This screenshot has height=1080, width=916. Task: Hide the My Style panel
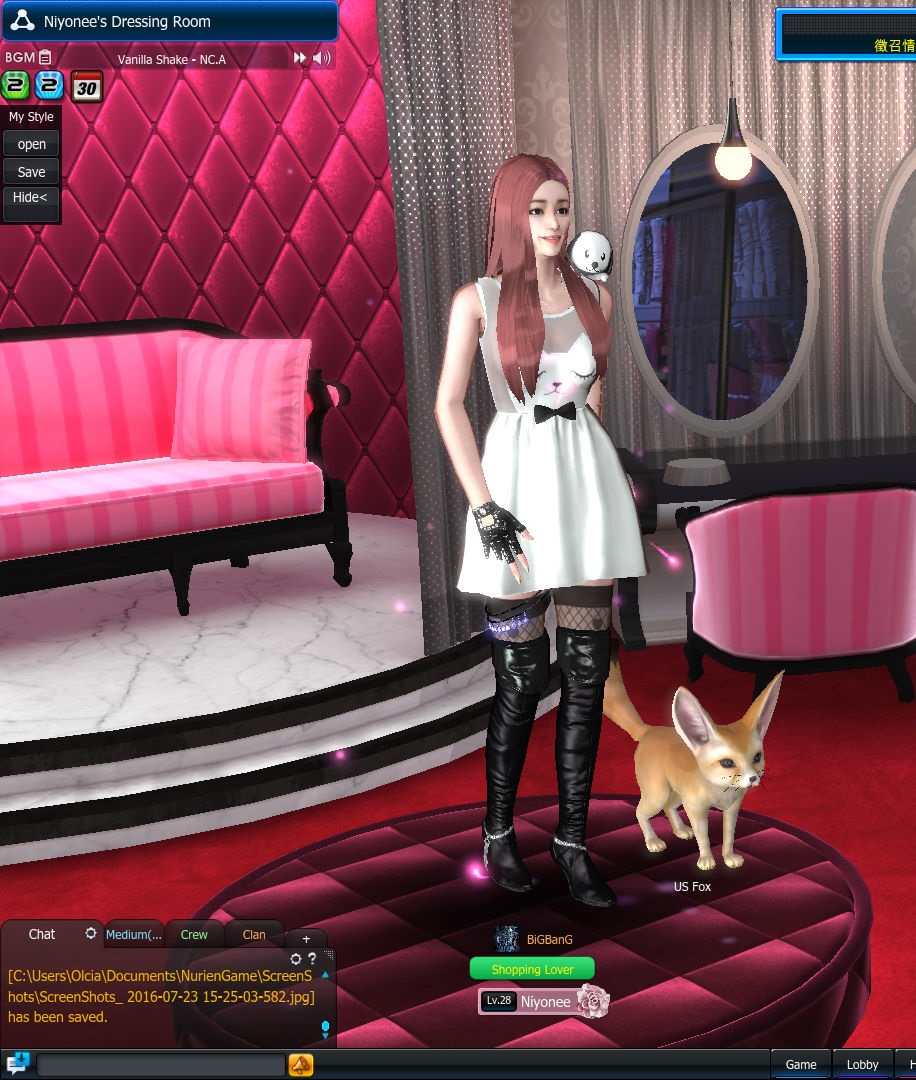pyautogui.click(x=30, y=198)
